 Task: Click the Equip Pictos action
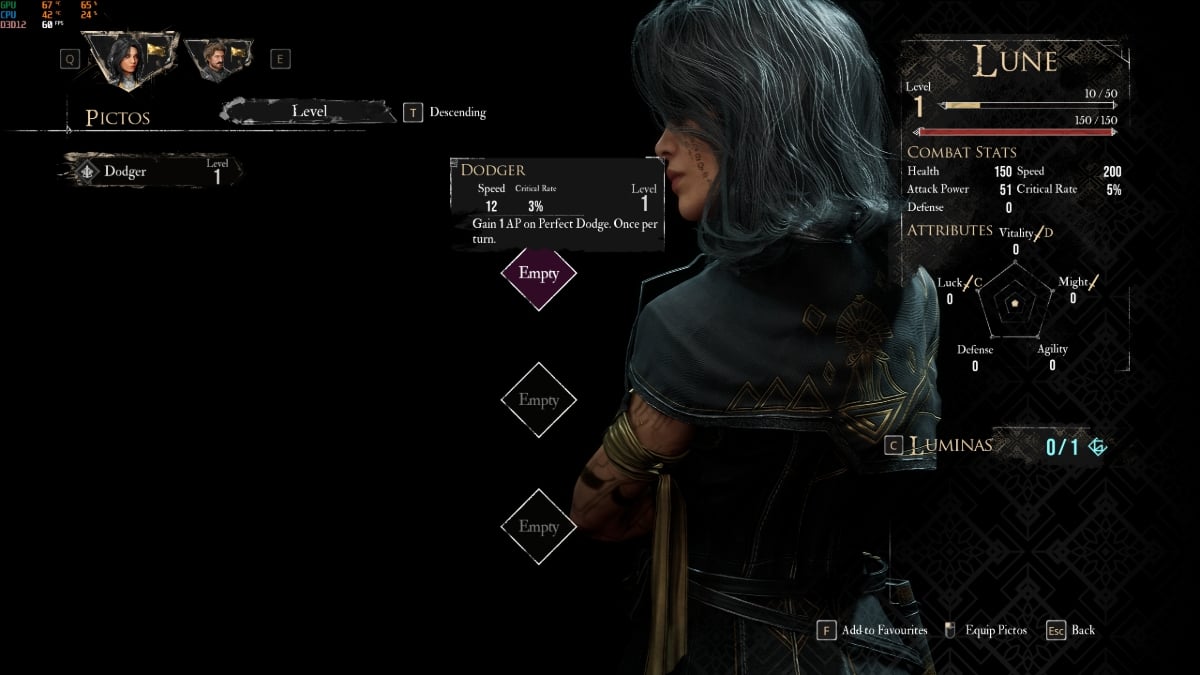tap(984, 630)
